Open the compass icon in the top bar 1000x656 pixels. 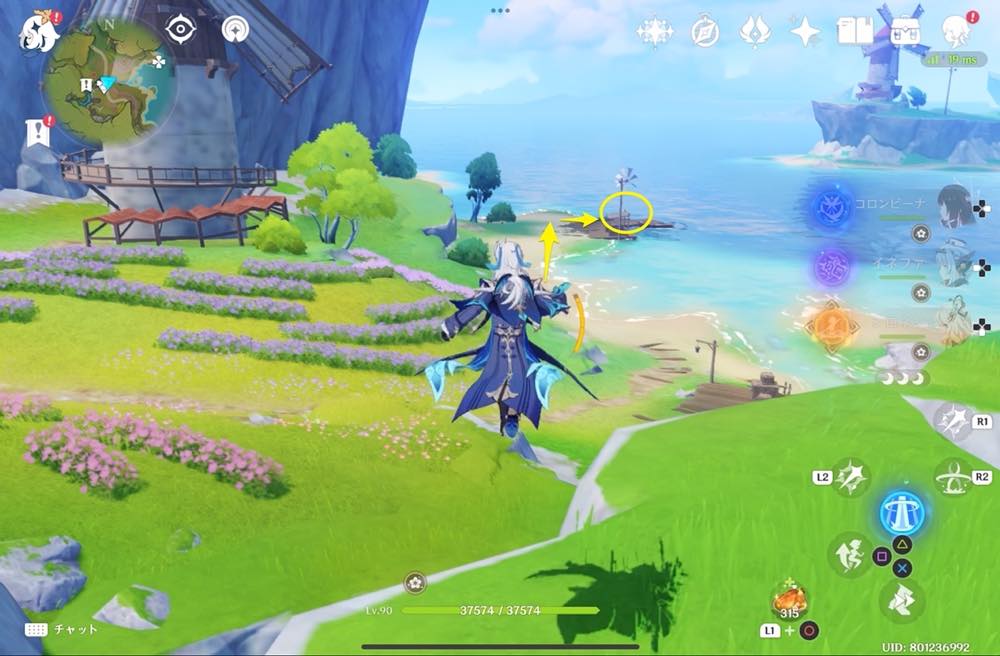(706, 33)
